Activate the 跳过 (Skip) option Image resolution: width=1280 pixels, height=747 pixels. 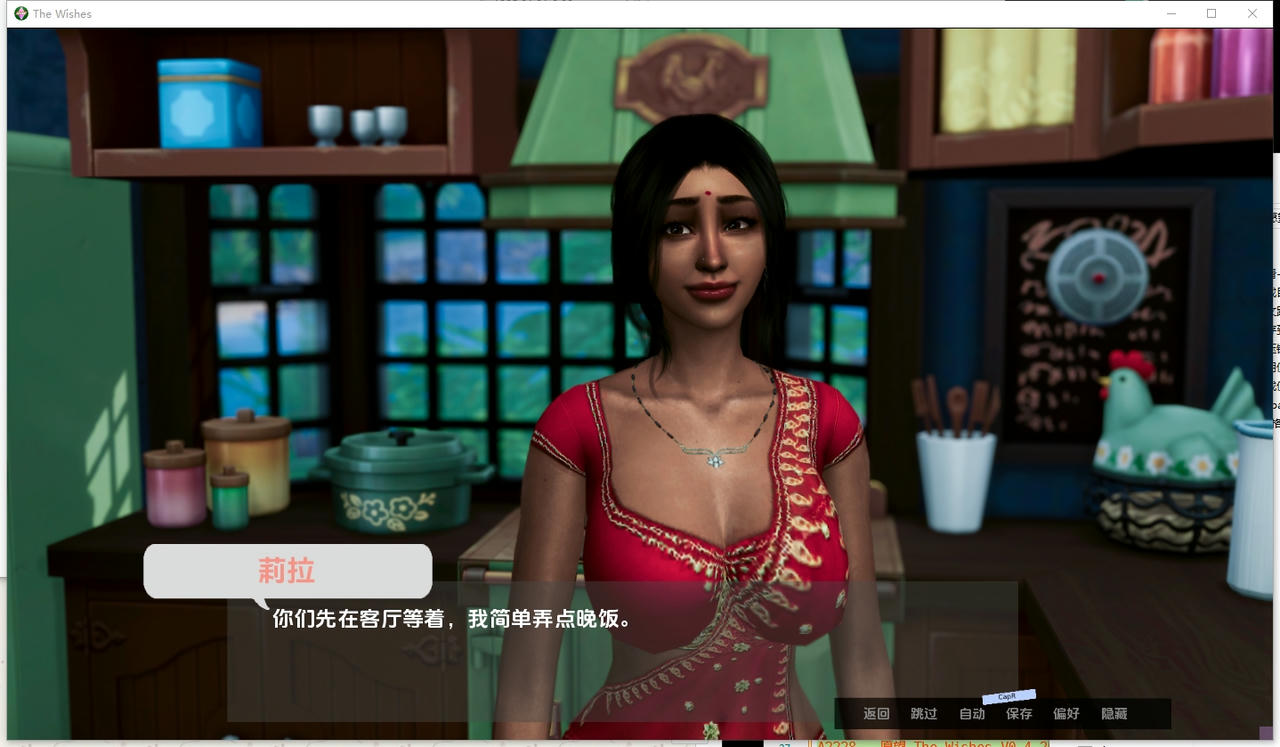[x=924, y=714]
